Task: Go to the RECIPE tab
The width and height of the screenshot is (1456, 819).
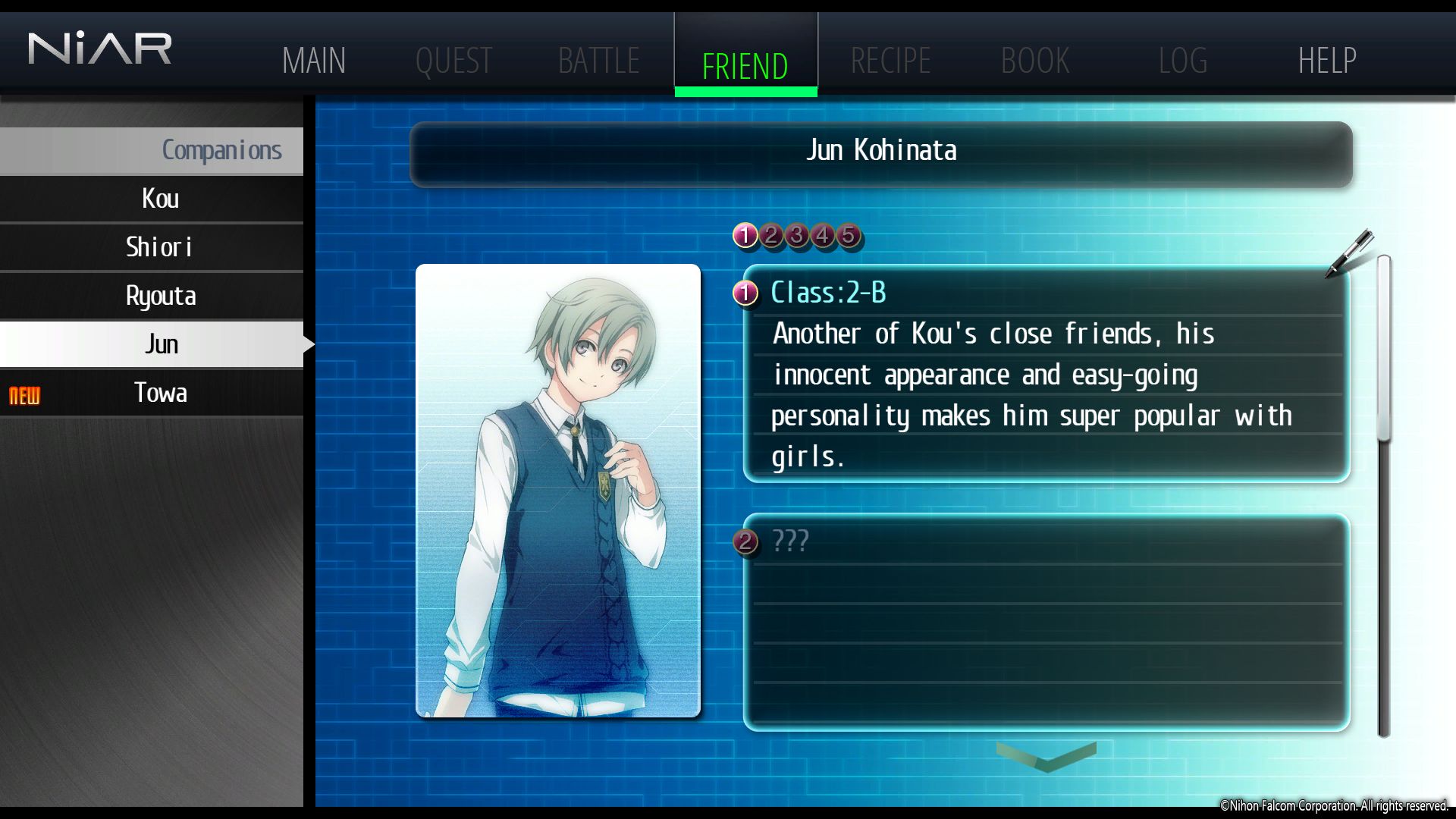Action: tap(890, 61)
